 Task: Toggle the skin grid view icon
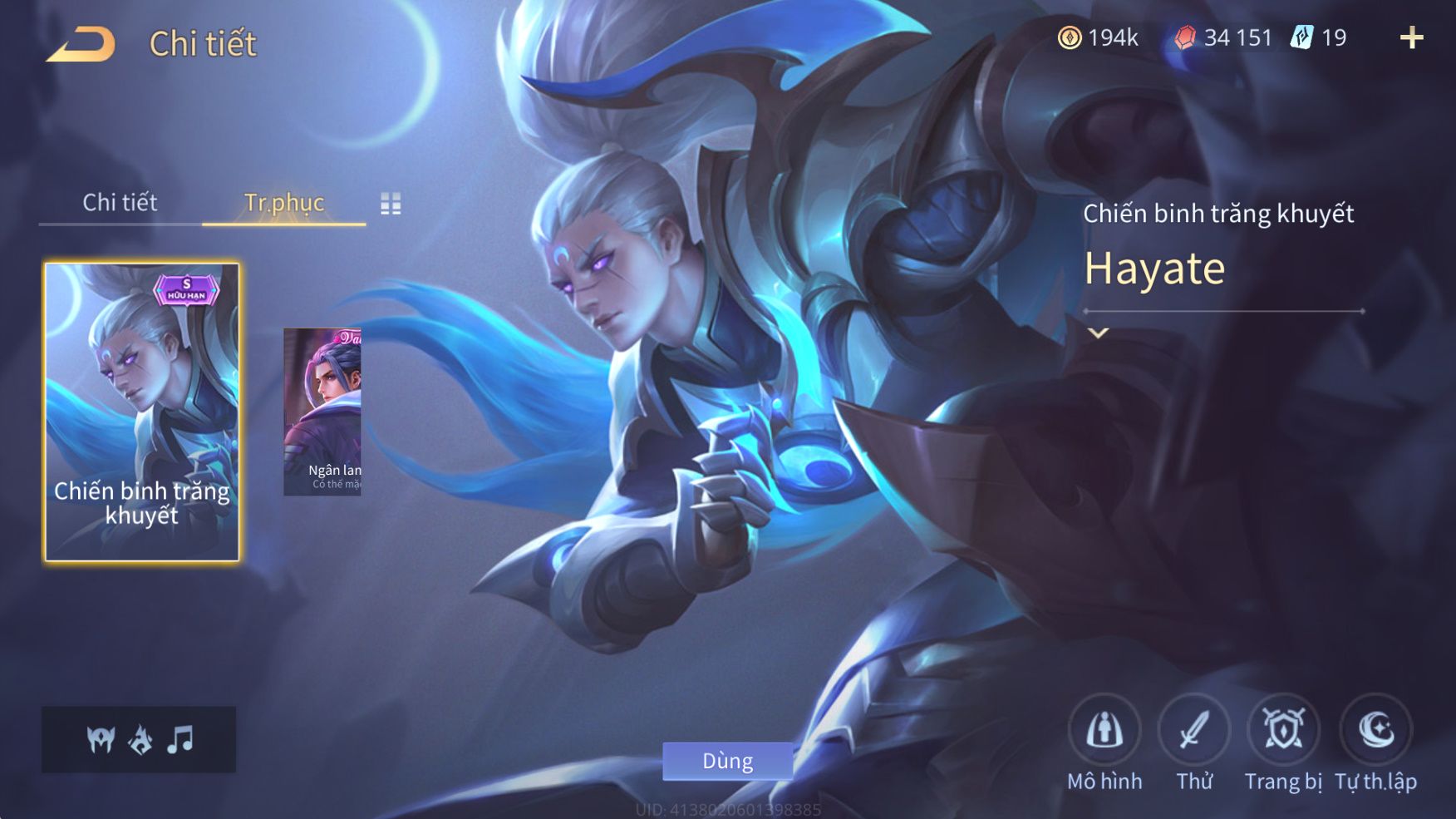391,204
